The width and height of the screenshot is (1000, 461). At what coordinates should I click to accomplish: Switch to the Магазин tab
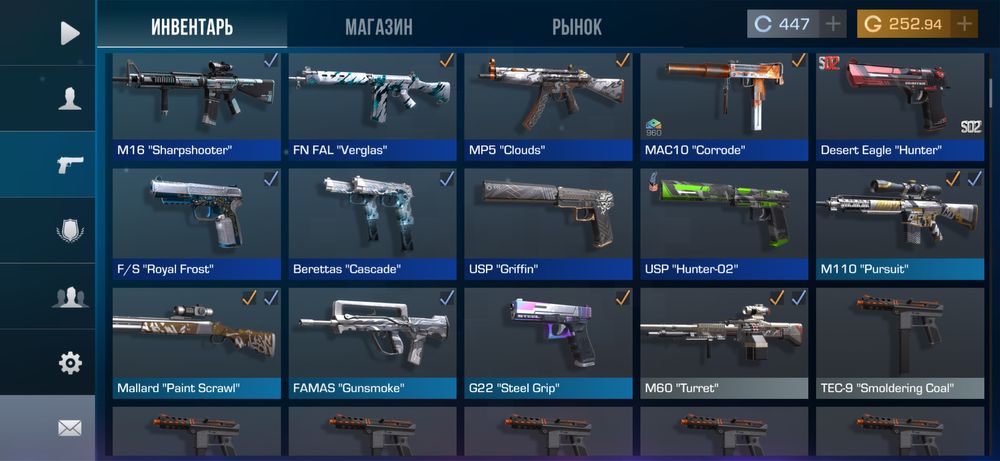[378, 26]
